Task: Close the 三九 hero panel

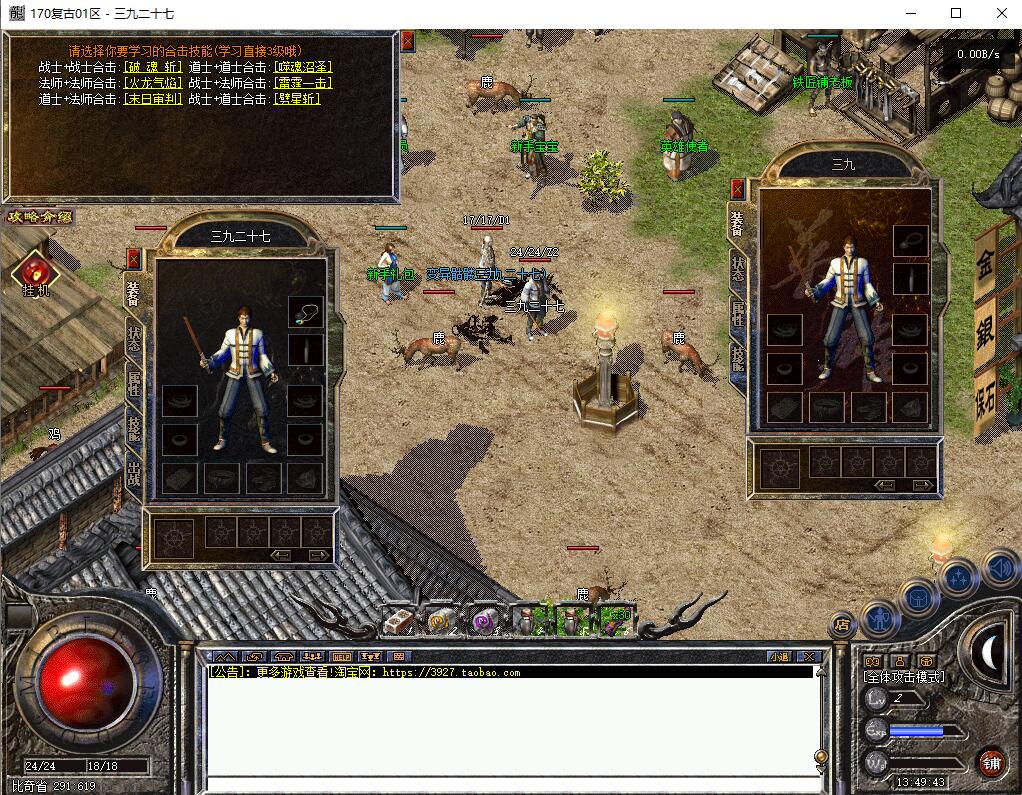Action: point(738,188)
